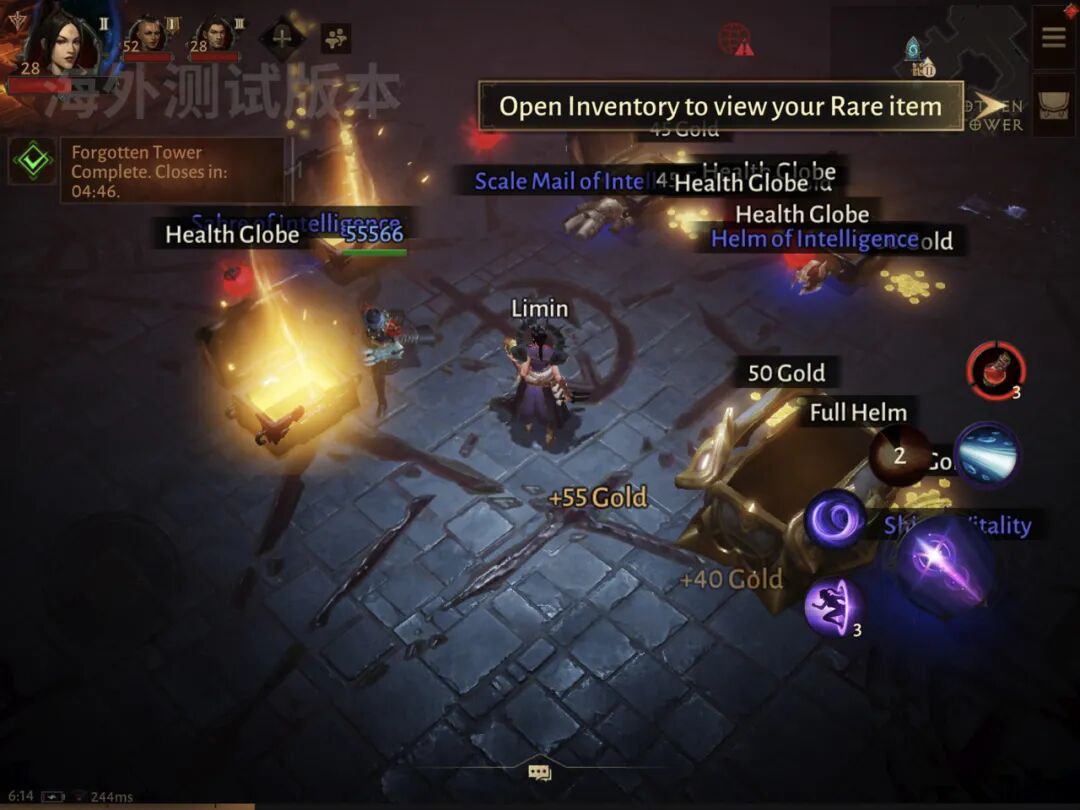Viewport: 1080px width, 810px height.
Task: Open the inventory bag
Action: click(1053, 105)
